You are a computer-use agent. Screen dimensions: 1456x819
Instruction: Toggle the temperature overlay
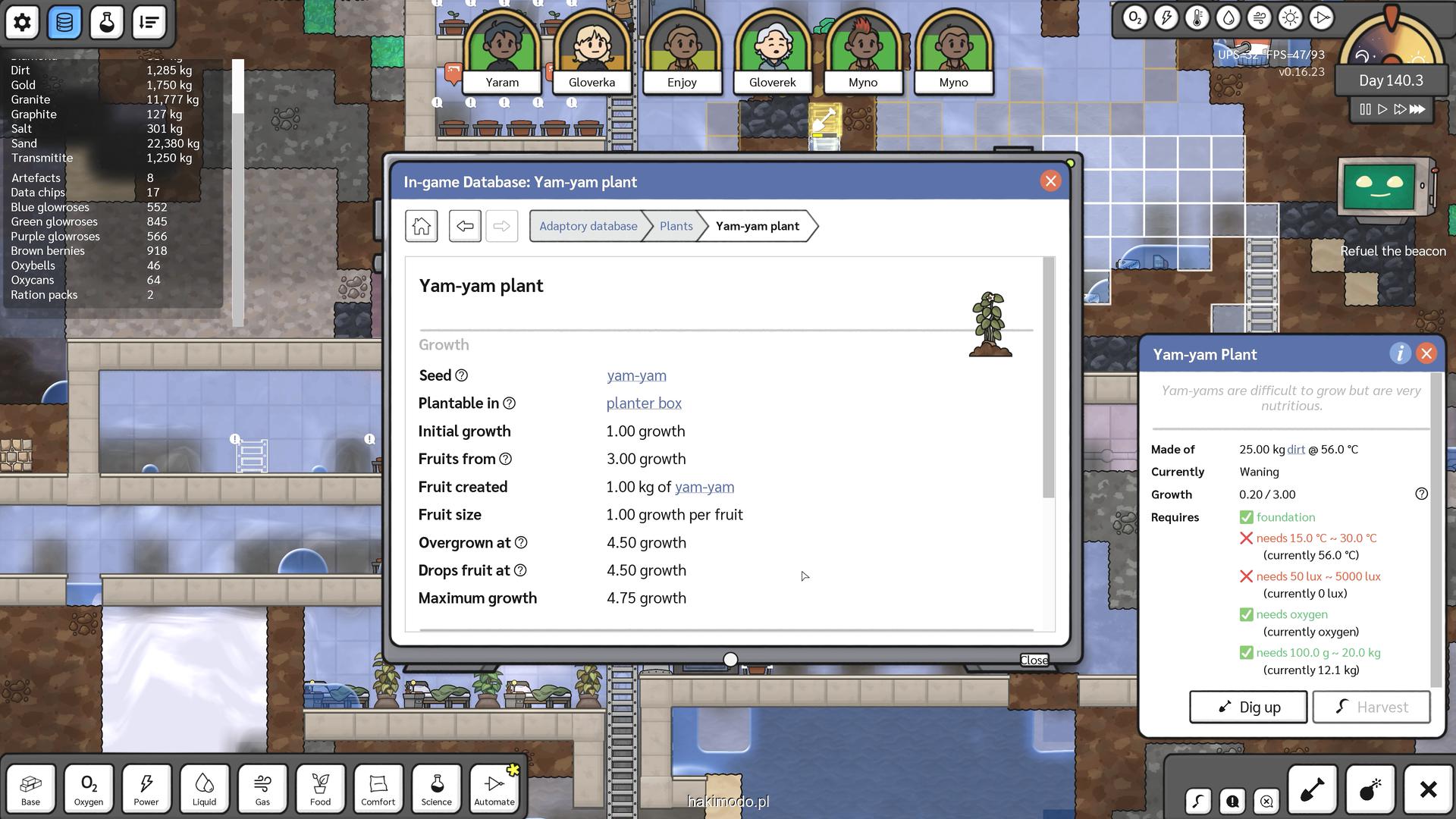[1197, 18]
